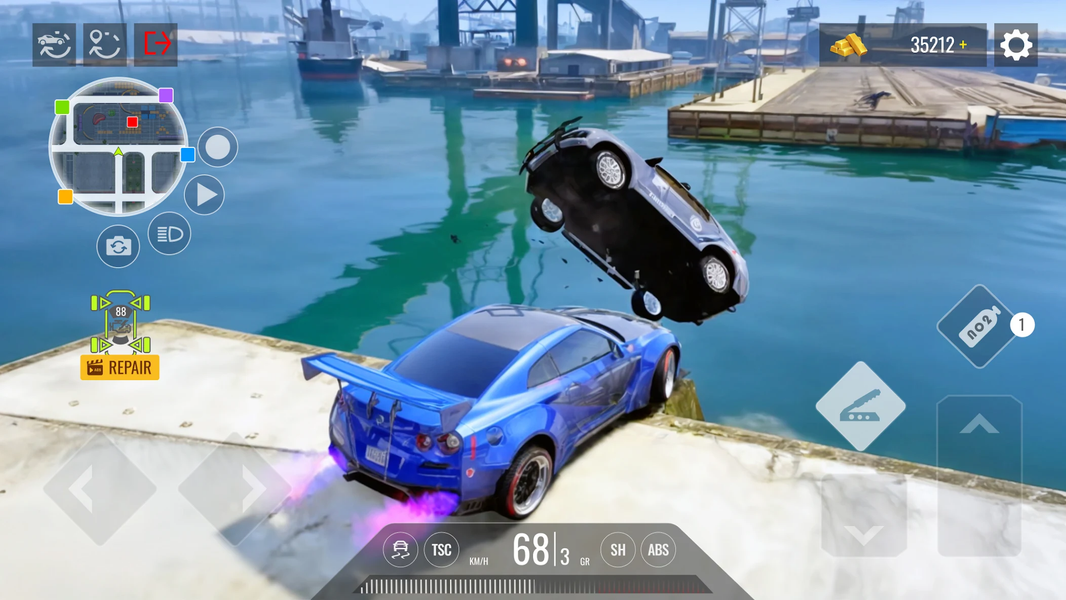The image size is (1066, 600).
Task: Switch the camera view
Action: point(118,246)
